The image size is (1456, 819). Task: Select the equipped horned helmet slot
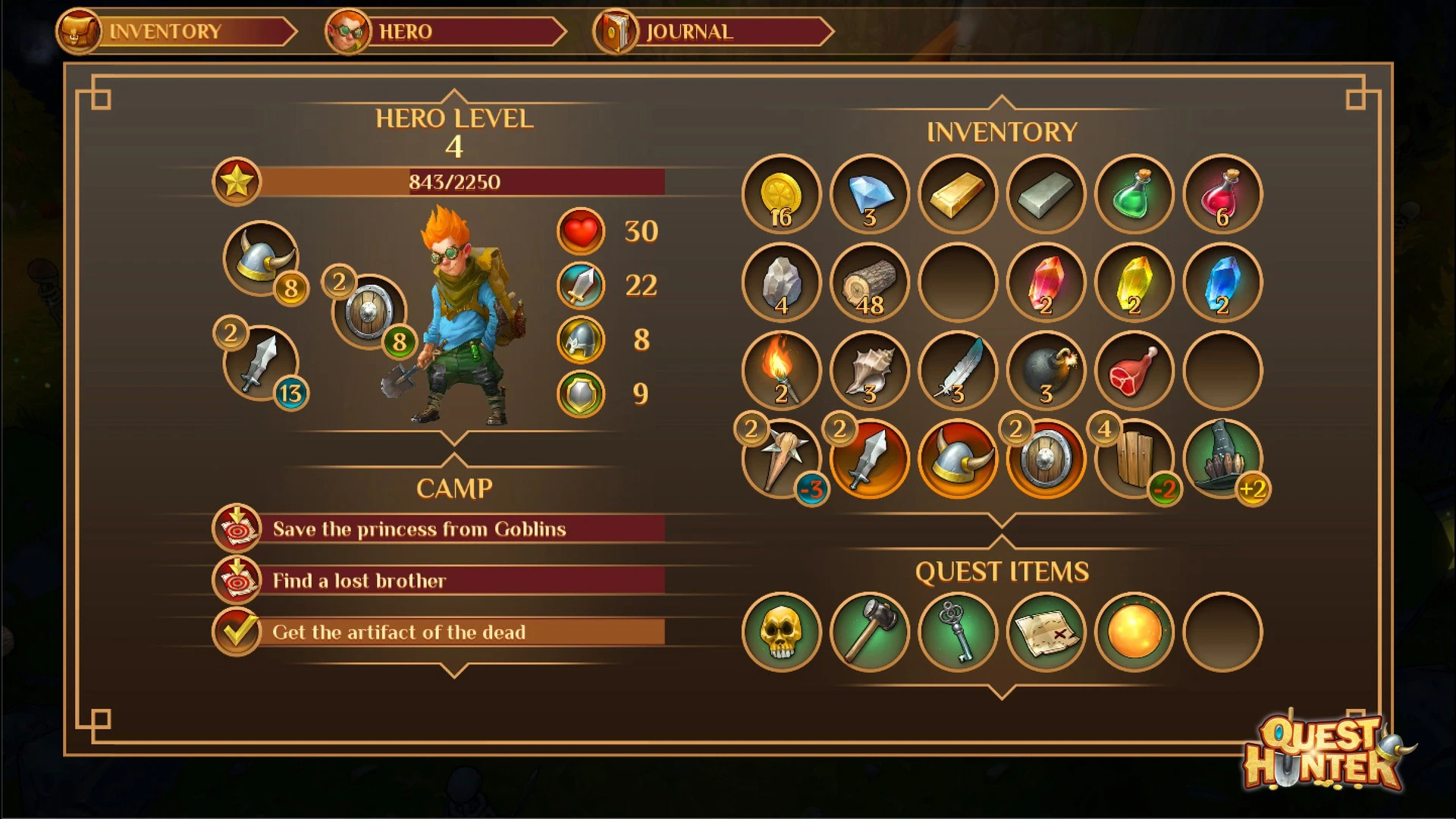pyautogui.click(x=261, y=259)
